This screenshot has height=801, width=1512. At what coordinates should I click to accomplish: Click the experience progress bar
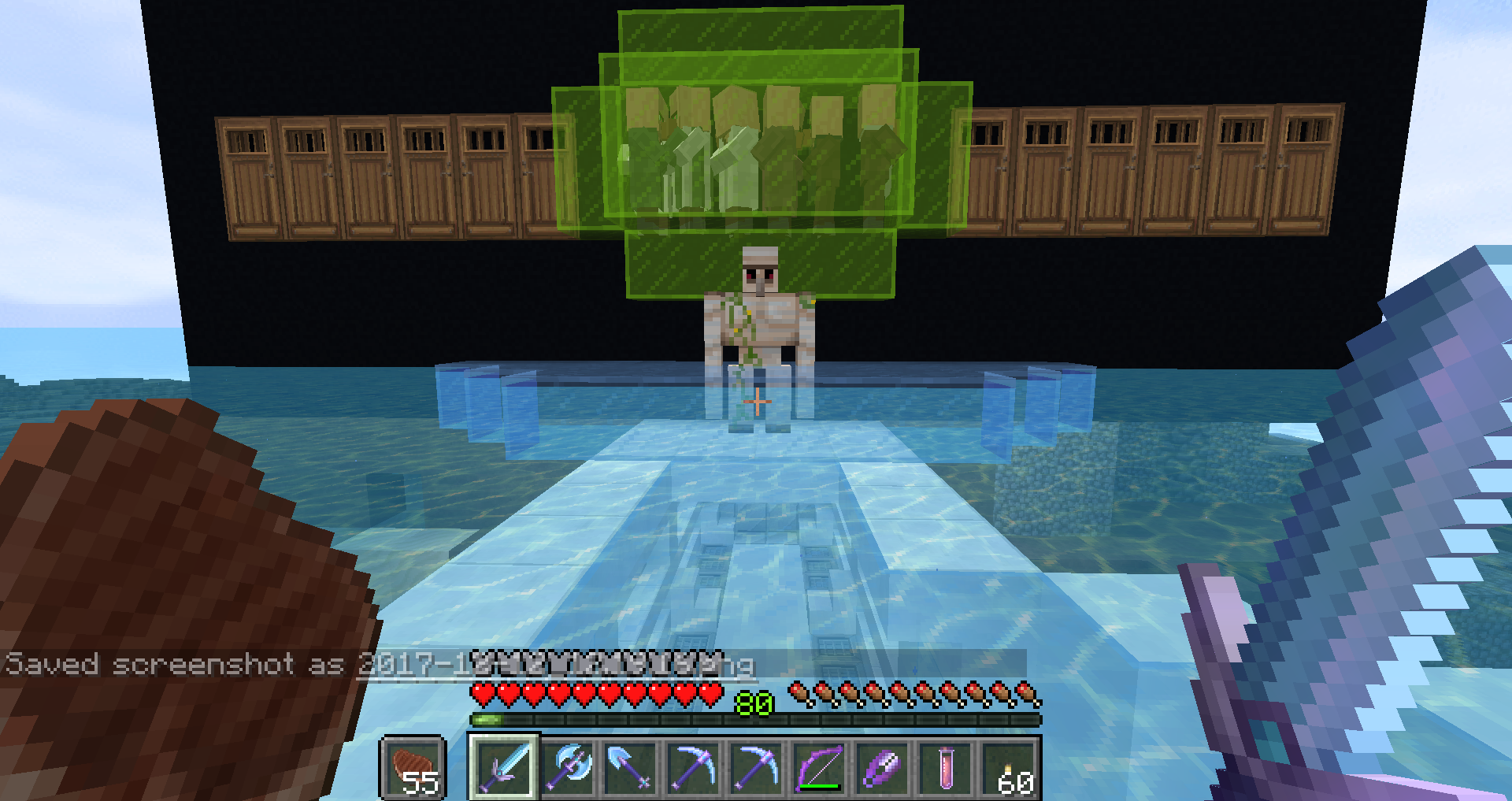point(630,718)
